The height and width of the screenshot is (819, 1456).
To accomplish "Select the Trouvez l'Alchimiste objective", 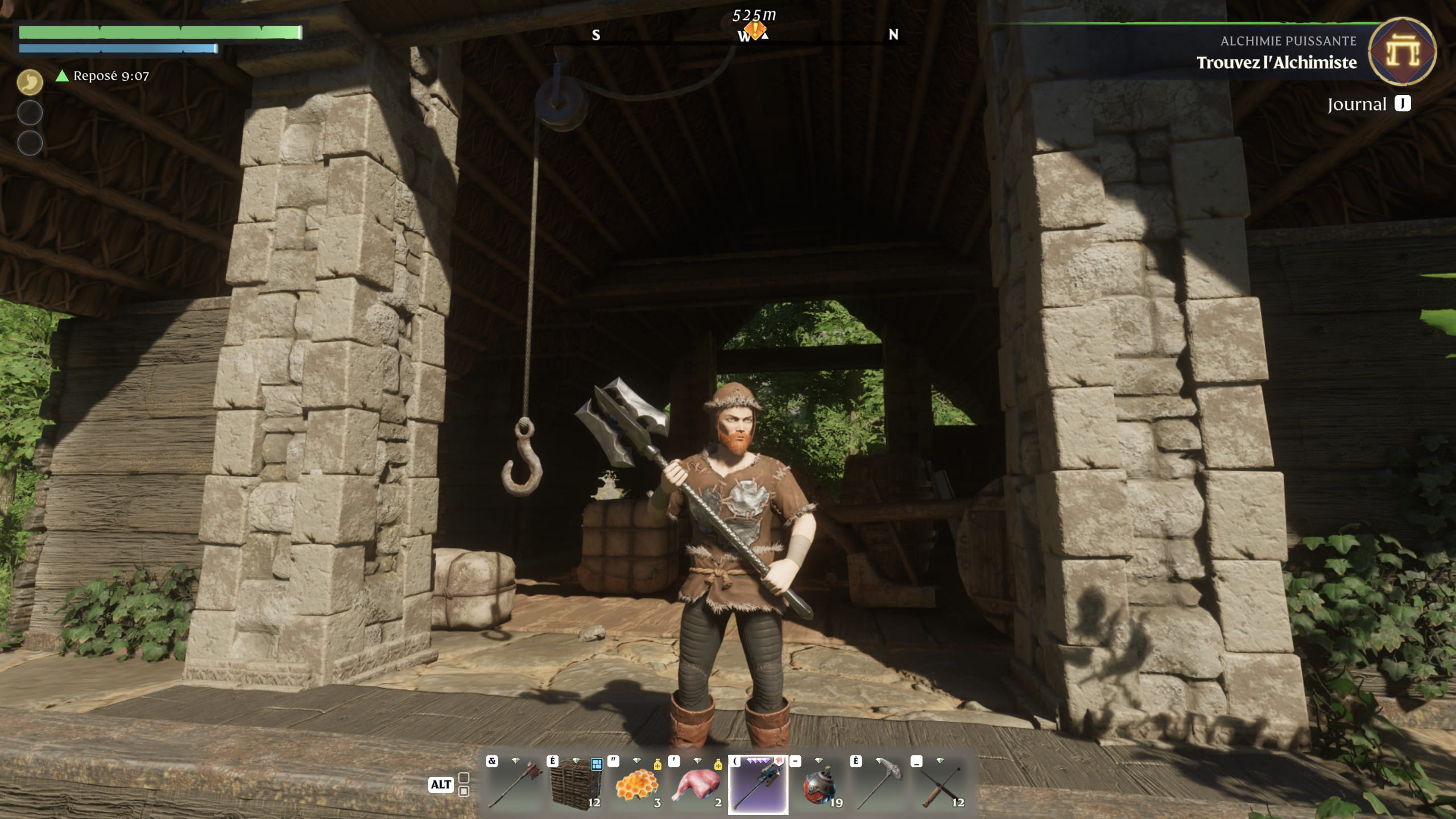I will click(1276, 63).
